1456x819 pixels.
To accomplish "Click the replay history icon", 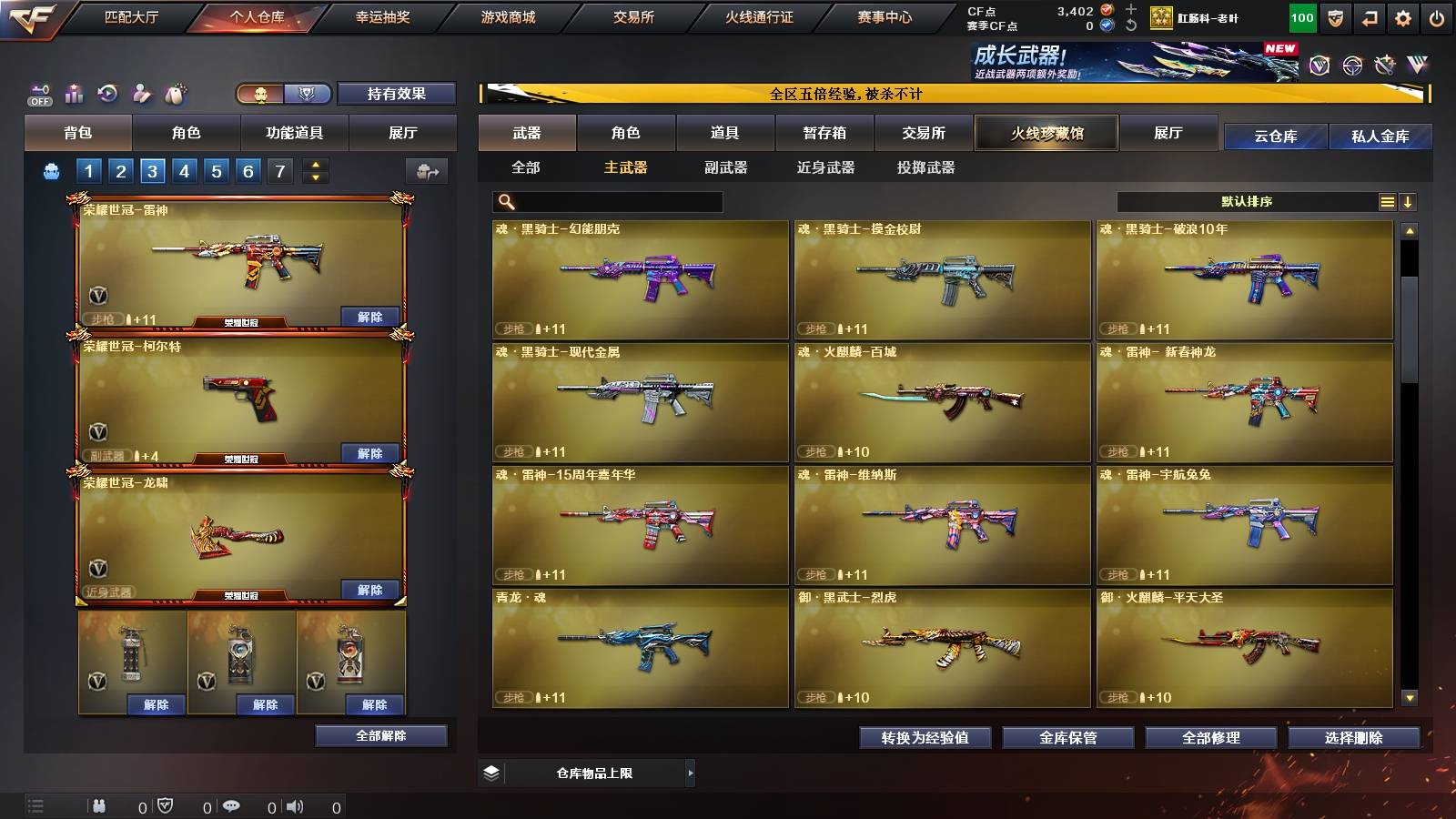I will tap(107, 93).
